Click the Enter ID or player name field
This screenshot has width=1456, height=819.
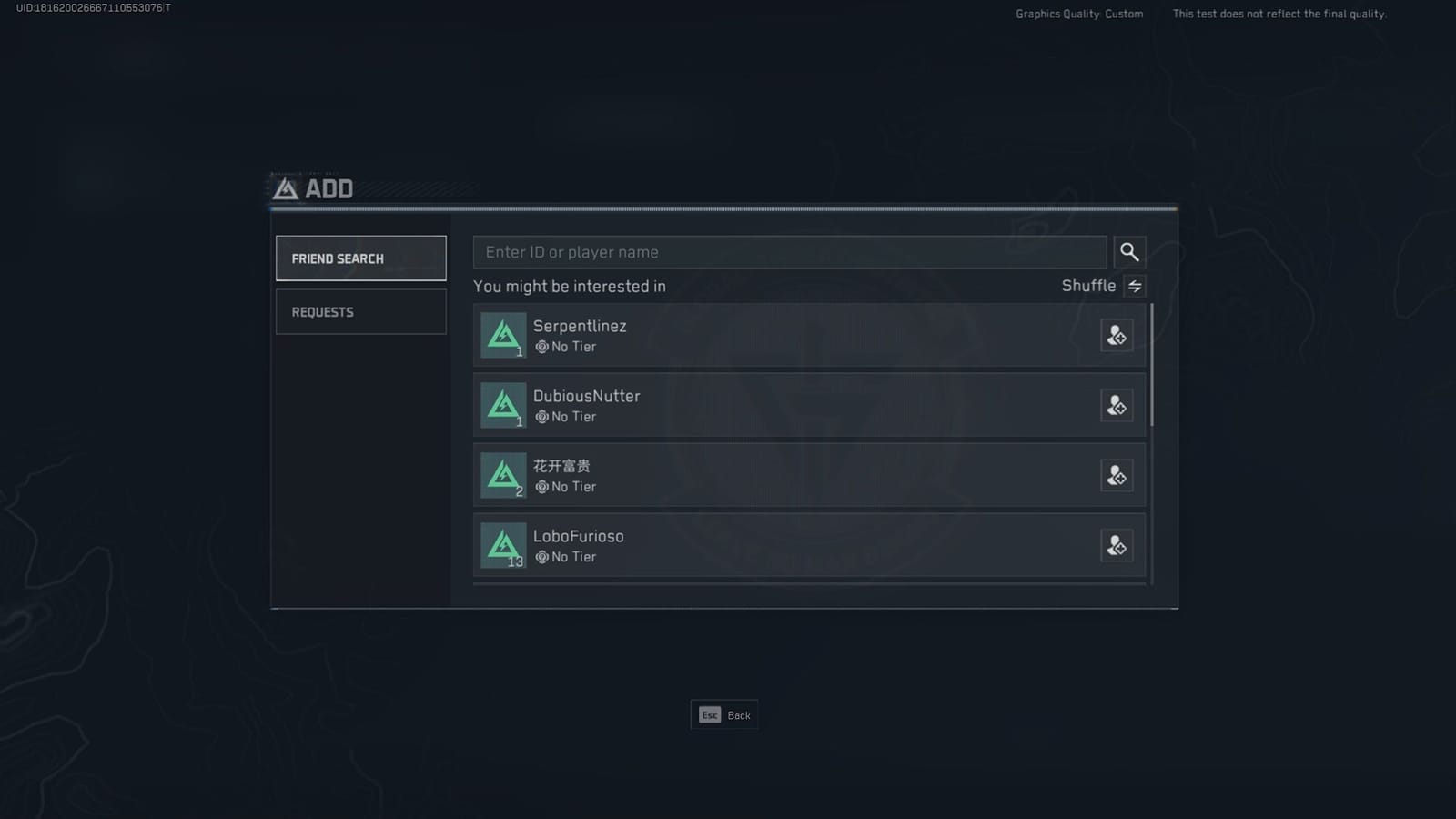click(x=790, y=252)
